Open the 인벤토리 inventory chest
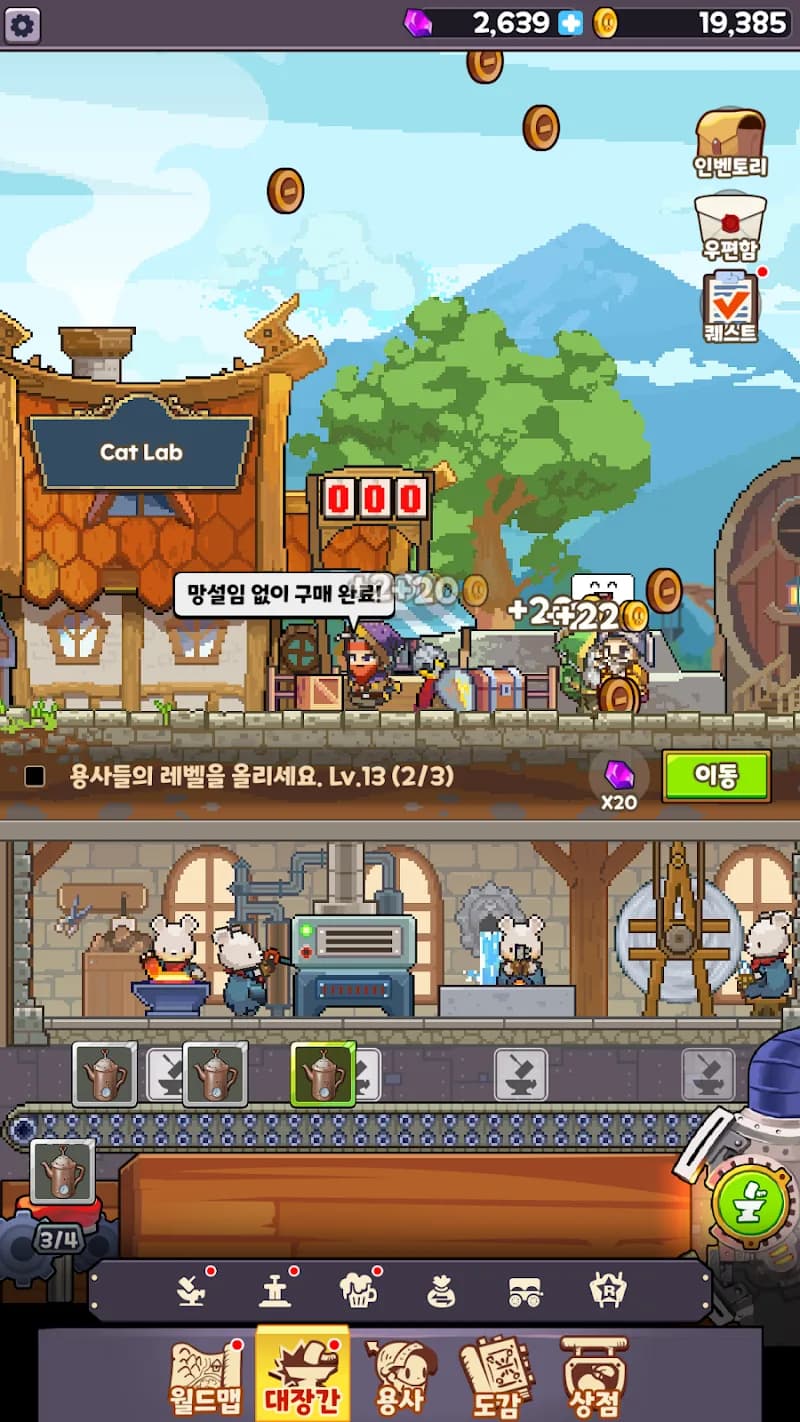 [730, 143]
